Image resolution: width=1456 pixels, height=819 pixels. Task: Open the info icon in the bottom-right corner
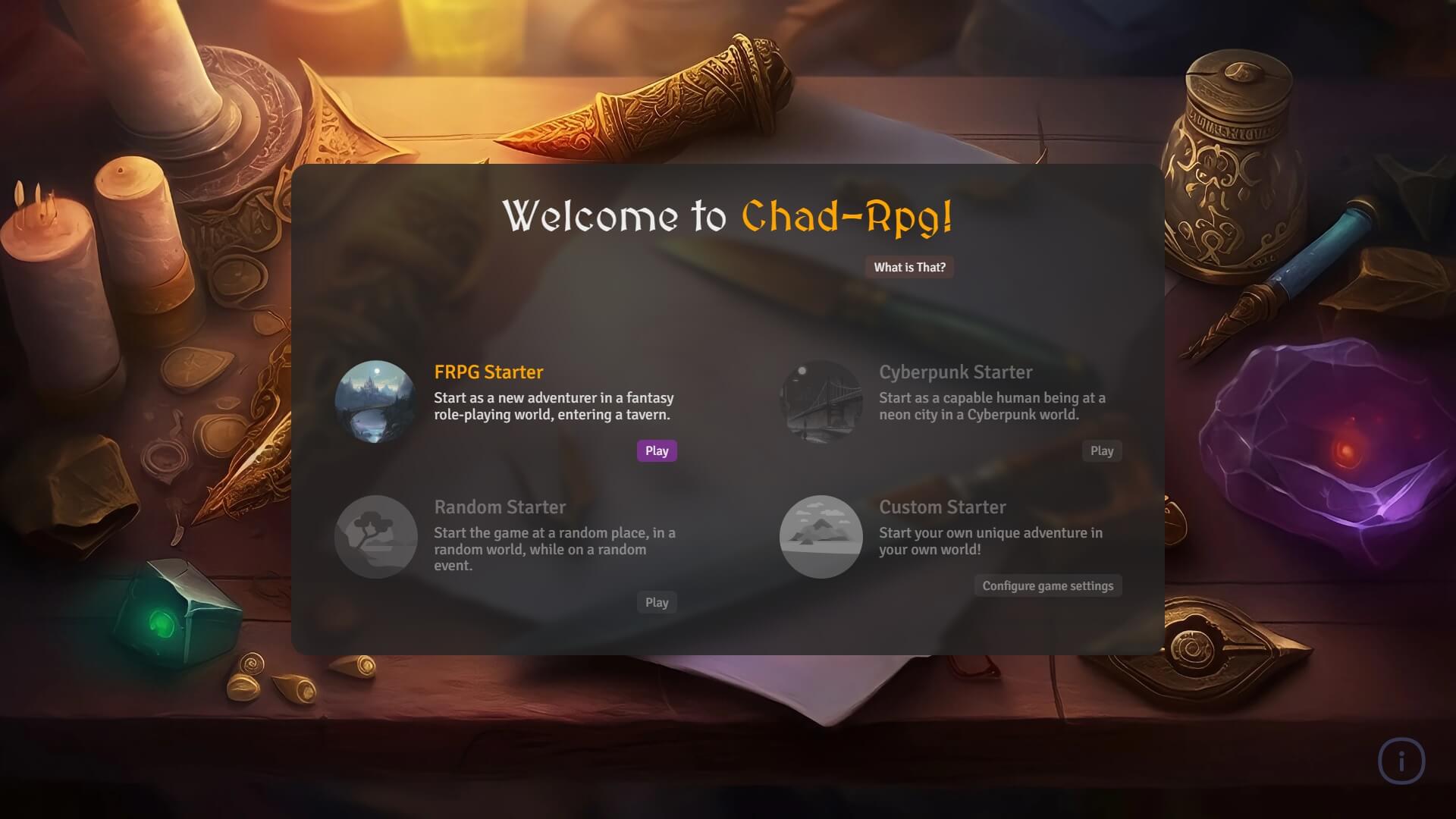1401,761
